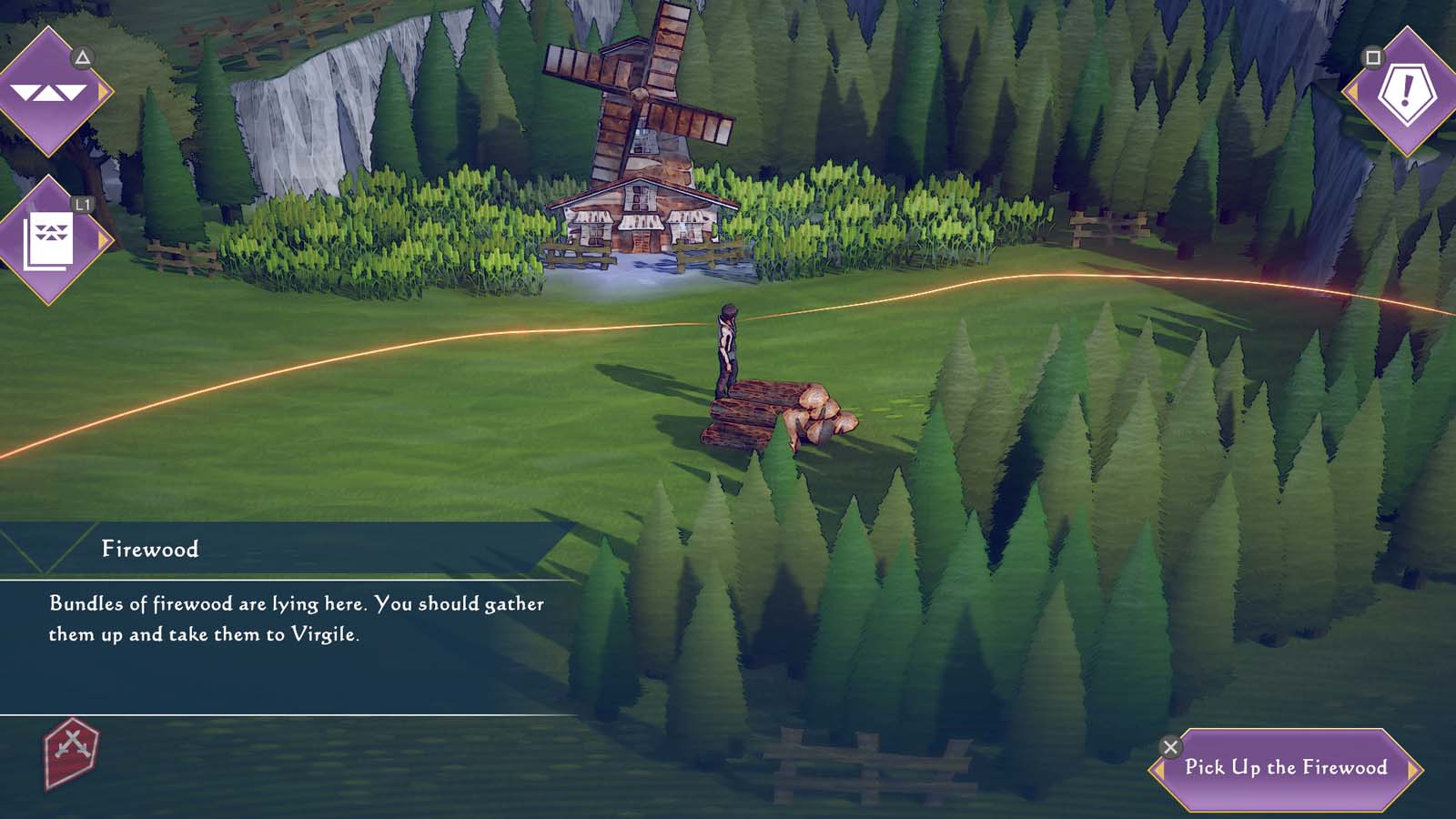Click the gold arrow on the L1 diamond
Screen dimensions: 1456x819
click(104, 238)
